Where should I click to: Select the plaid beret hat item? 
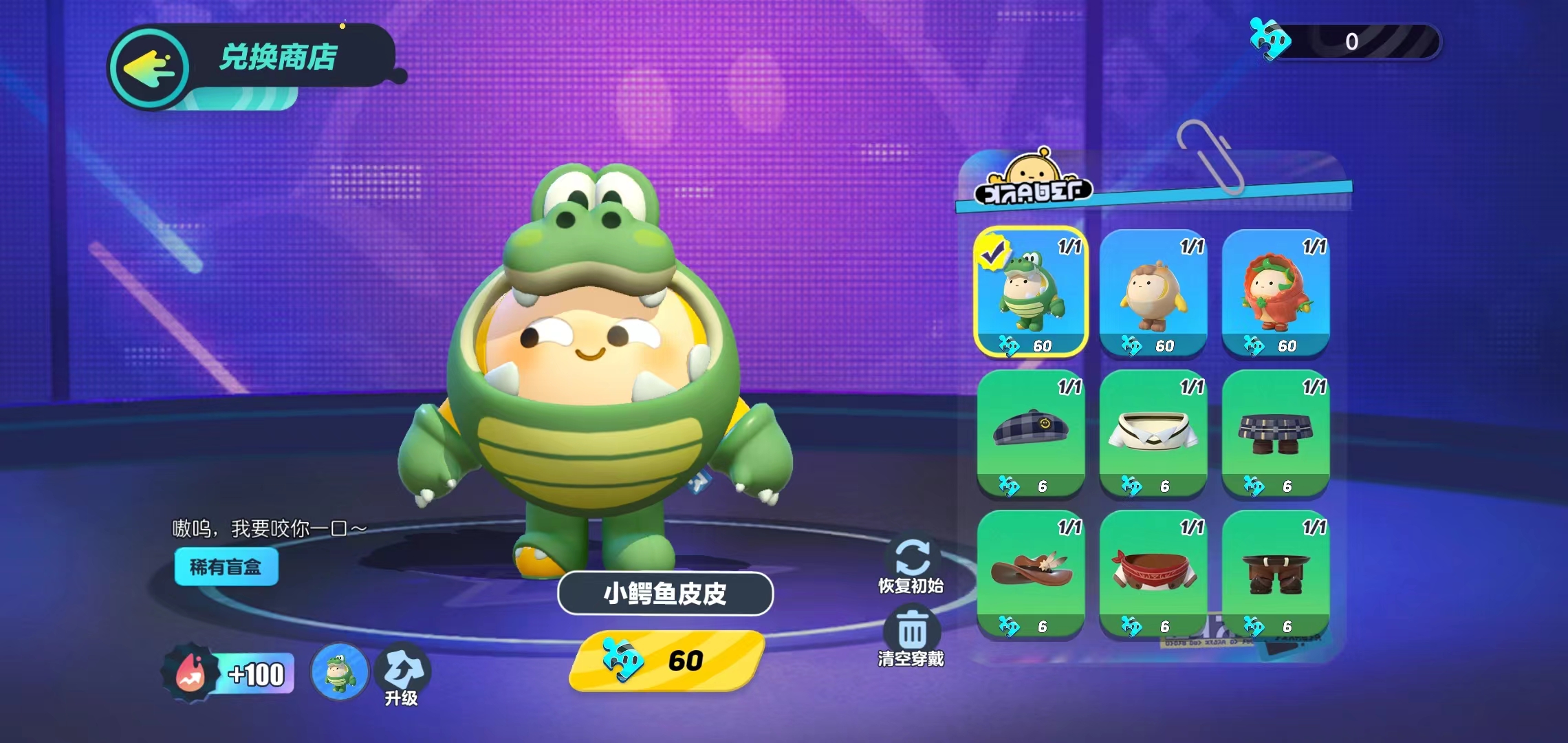click(x=1030, y=433)
